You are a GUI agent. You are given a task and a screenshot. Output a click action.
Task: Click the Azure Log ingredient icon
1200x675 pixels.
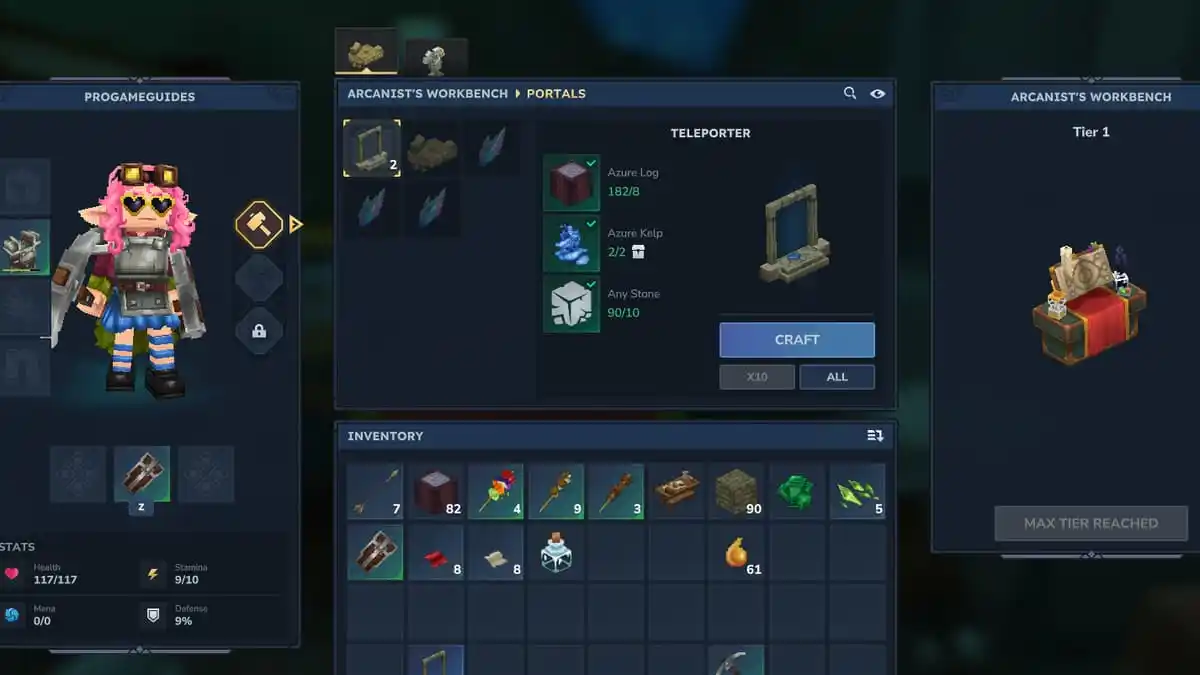571,182
